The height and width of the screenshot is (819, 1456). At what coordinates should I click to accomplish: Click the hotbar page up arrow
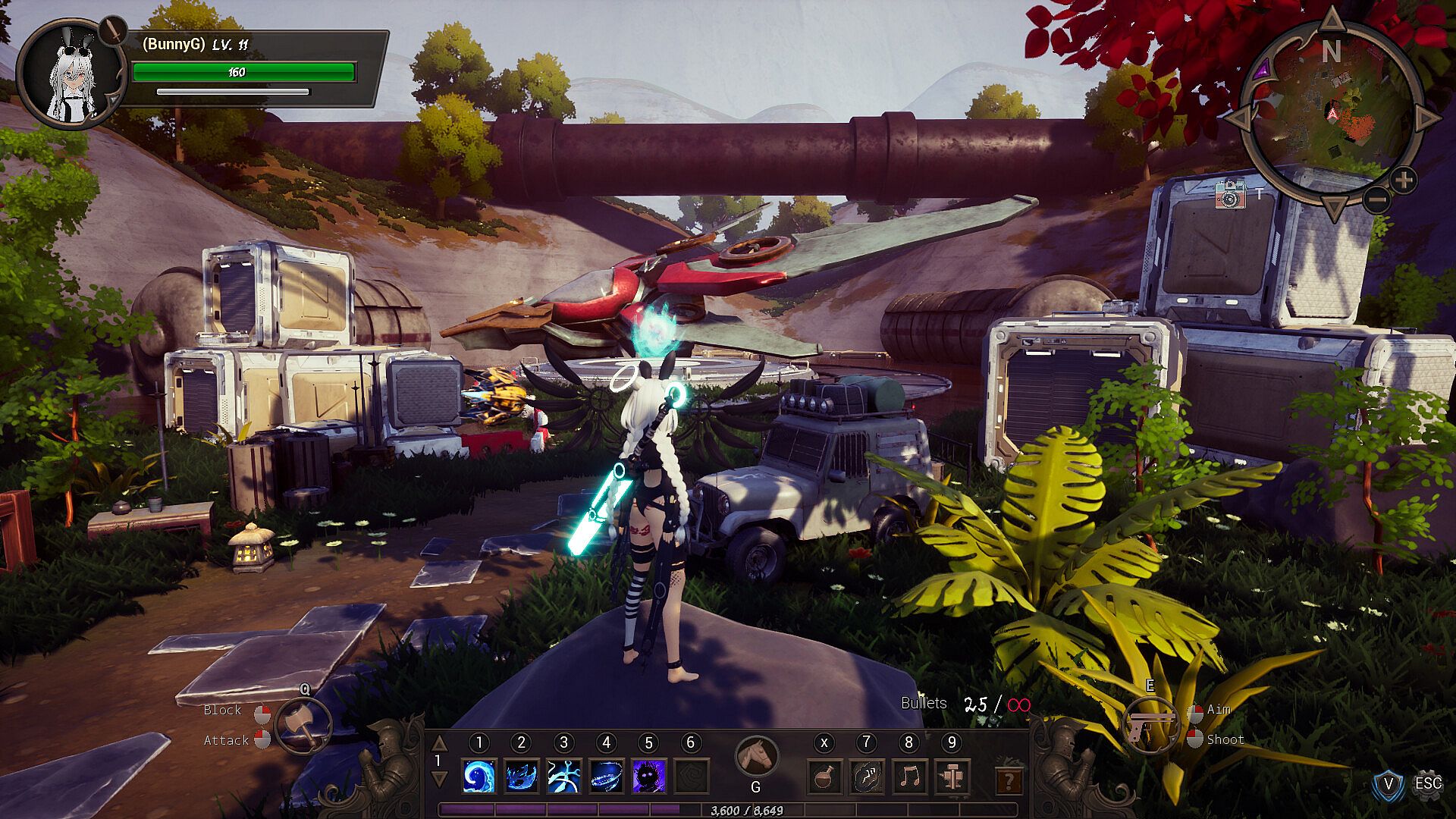(438, 742)
